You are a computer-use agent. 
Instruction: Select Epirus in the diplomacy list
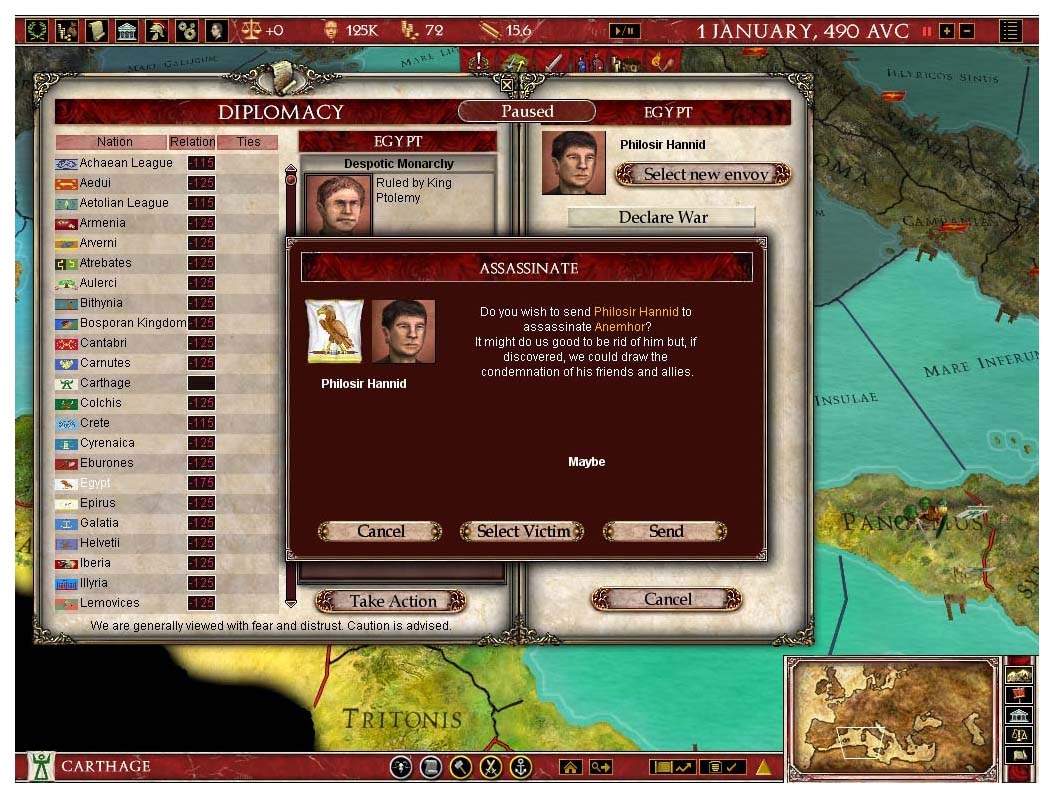coord(98,503)
